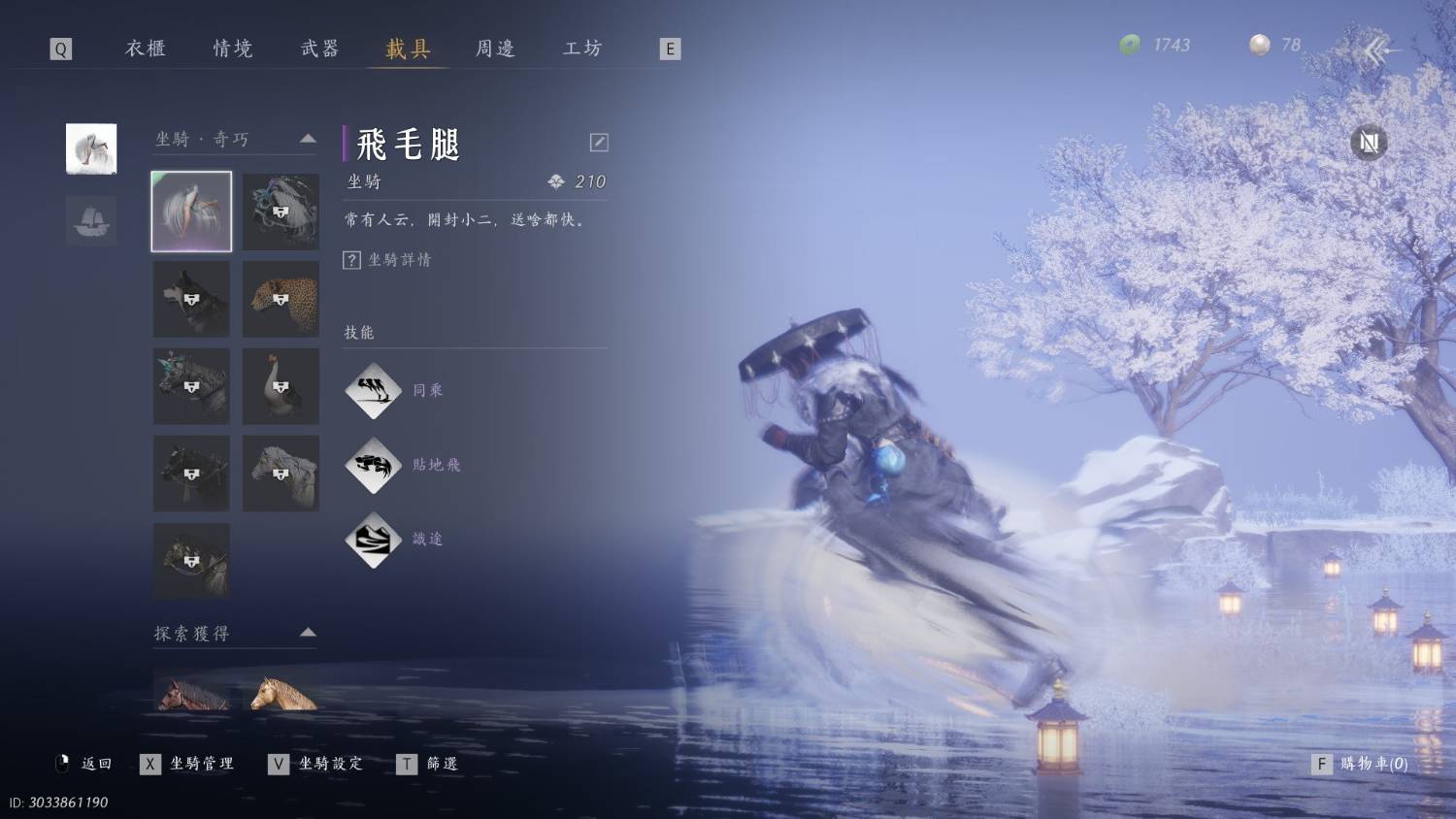Open the 情境 tab
The image size is (1456, 819).
[x=233, y=49]
